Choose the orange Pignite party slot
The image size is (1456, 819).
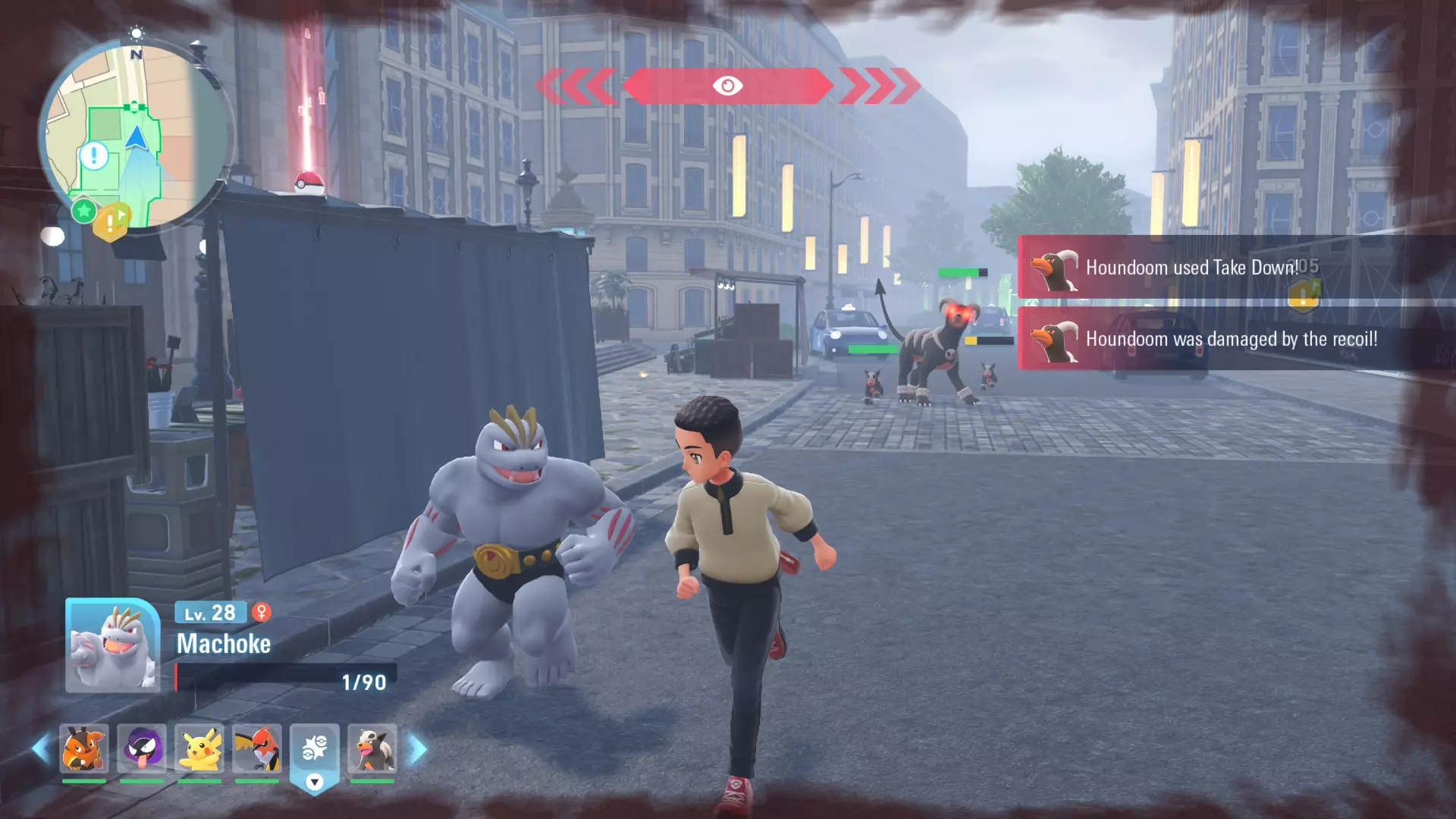pos(84,749)
